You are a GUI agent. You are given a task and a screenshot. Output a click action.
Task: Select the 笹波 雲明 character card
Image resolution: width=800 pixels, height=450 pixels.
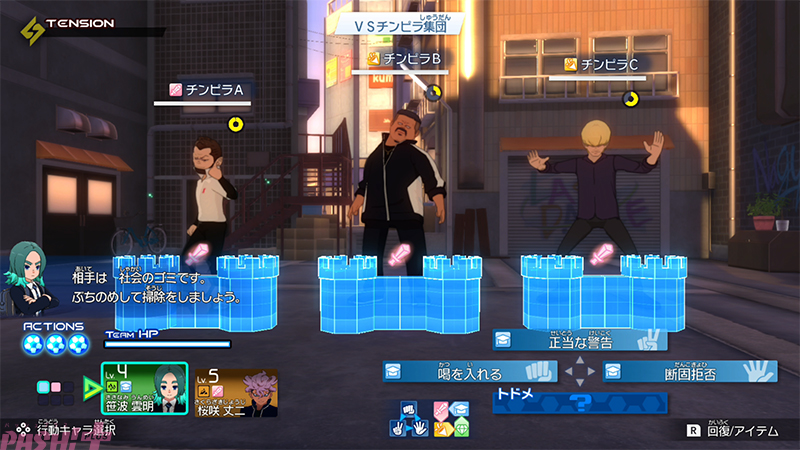click(144, 387)
